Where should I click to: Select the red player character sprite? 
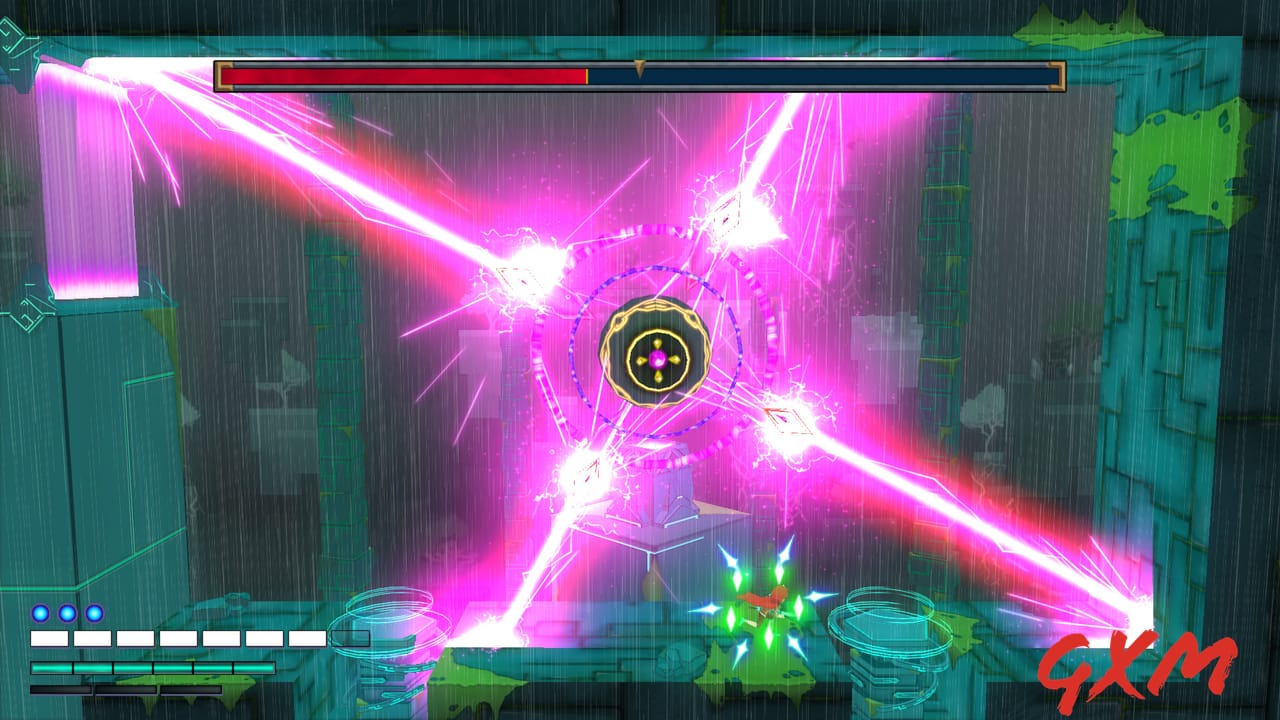pyautogui.click(x=763, y=600)
